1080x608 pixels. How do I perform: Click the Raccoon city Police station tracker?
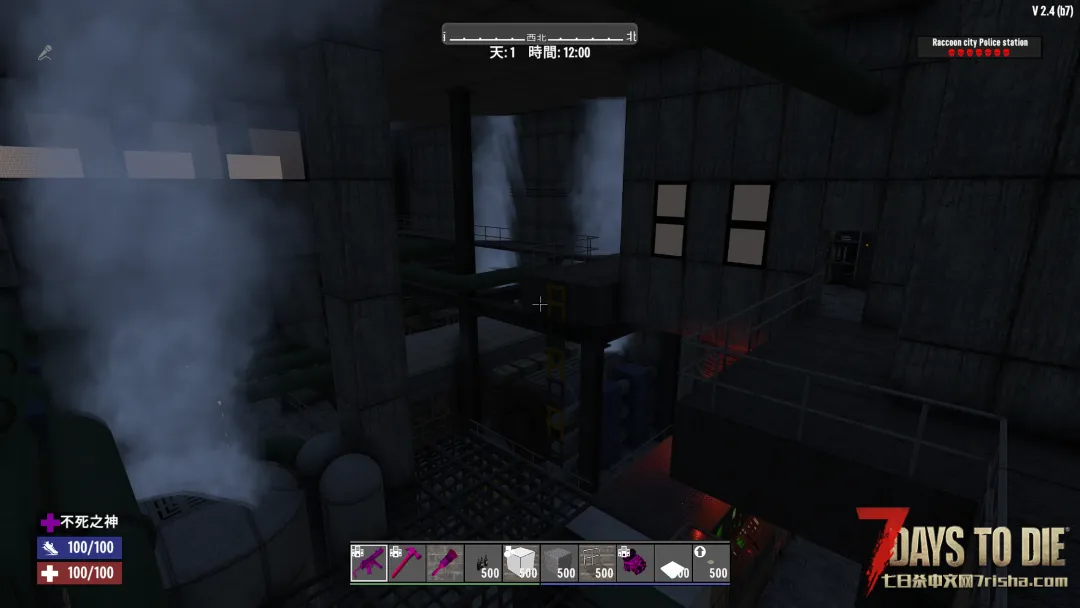point(980,47)
